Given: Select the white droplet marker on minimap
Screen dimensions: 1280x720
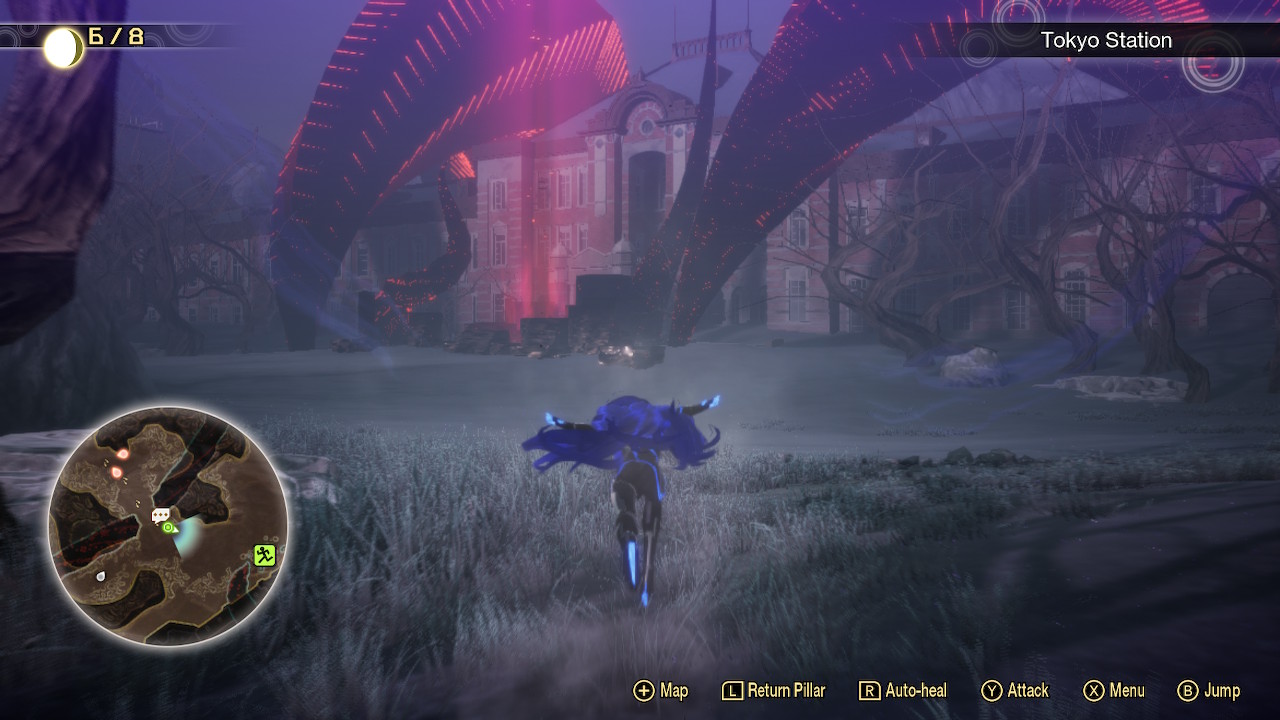Looking at the screenshot, I should pos(100,576).
